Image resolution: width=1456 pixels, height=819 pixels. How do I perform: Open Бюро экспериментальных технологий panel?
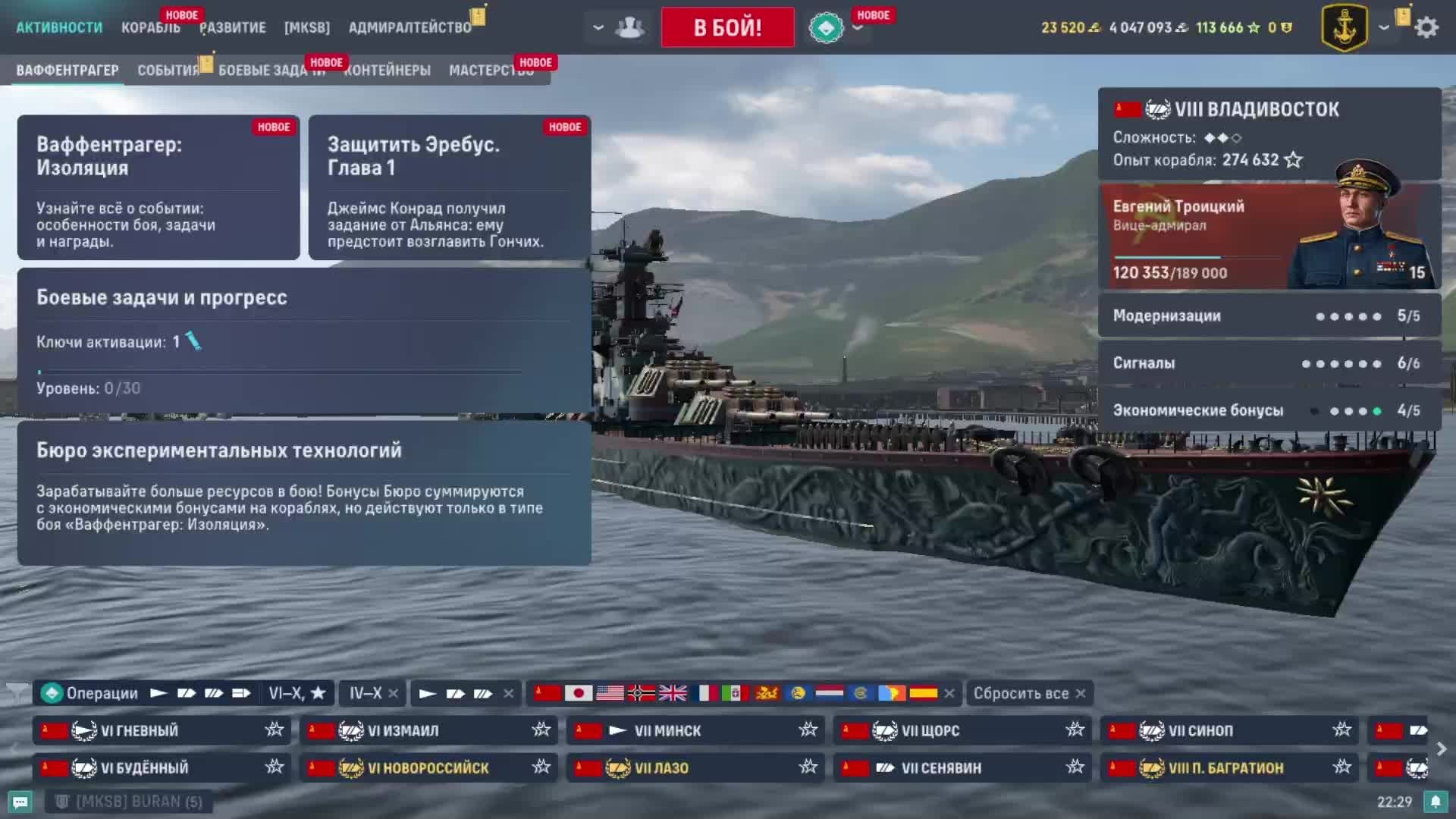[303, 493]
